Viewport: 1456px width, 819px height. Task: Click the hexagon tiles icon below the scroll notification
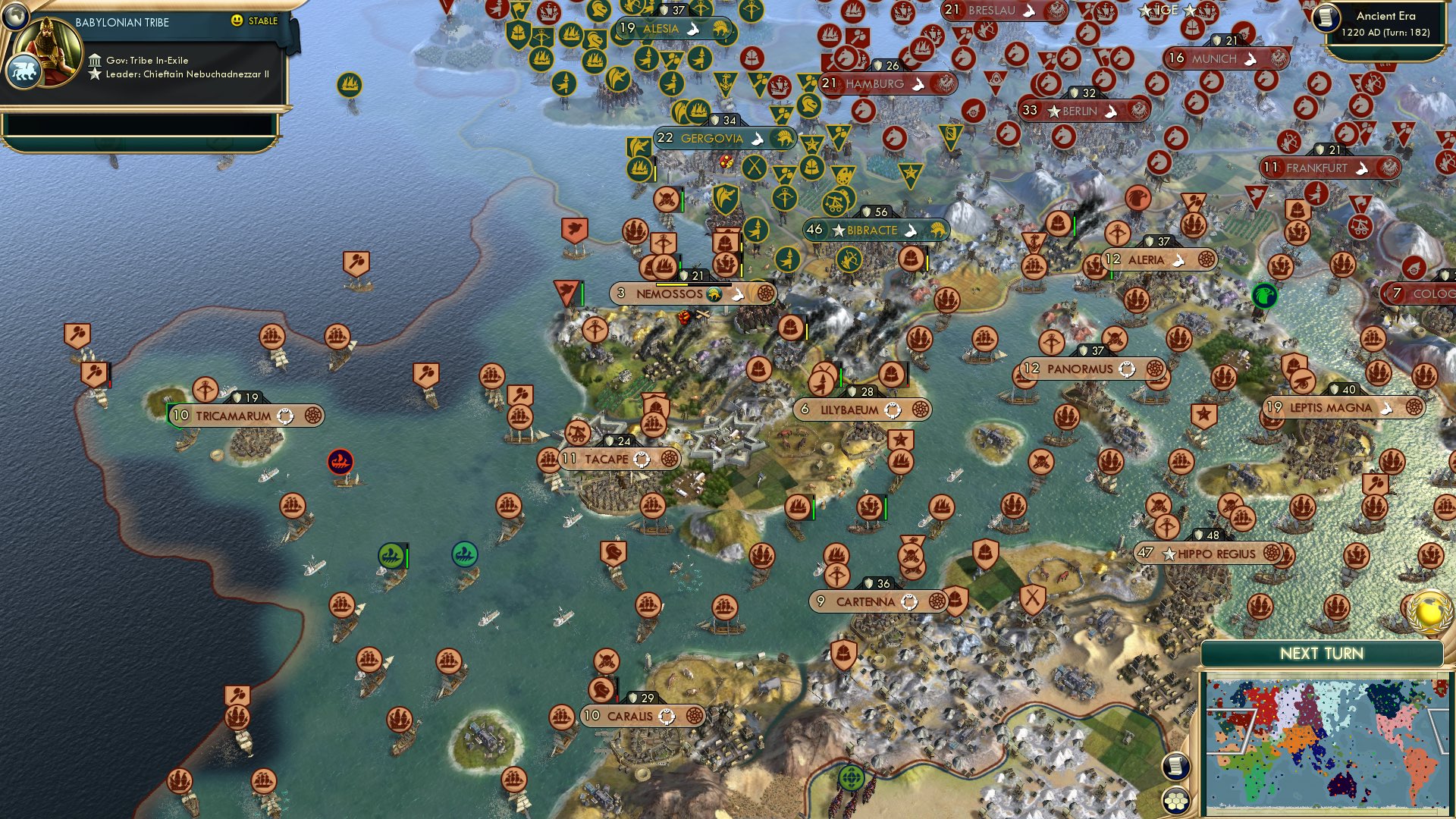(1176, 800)
